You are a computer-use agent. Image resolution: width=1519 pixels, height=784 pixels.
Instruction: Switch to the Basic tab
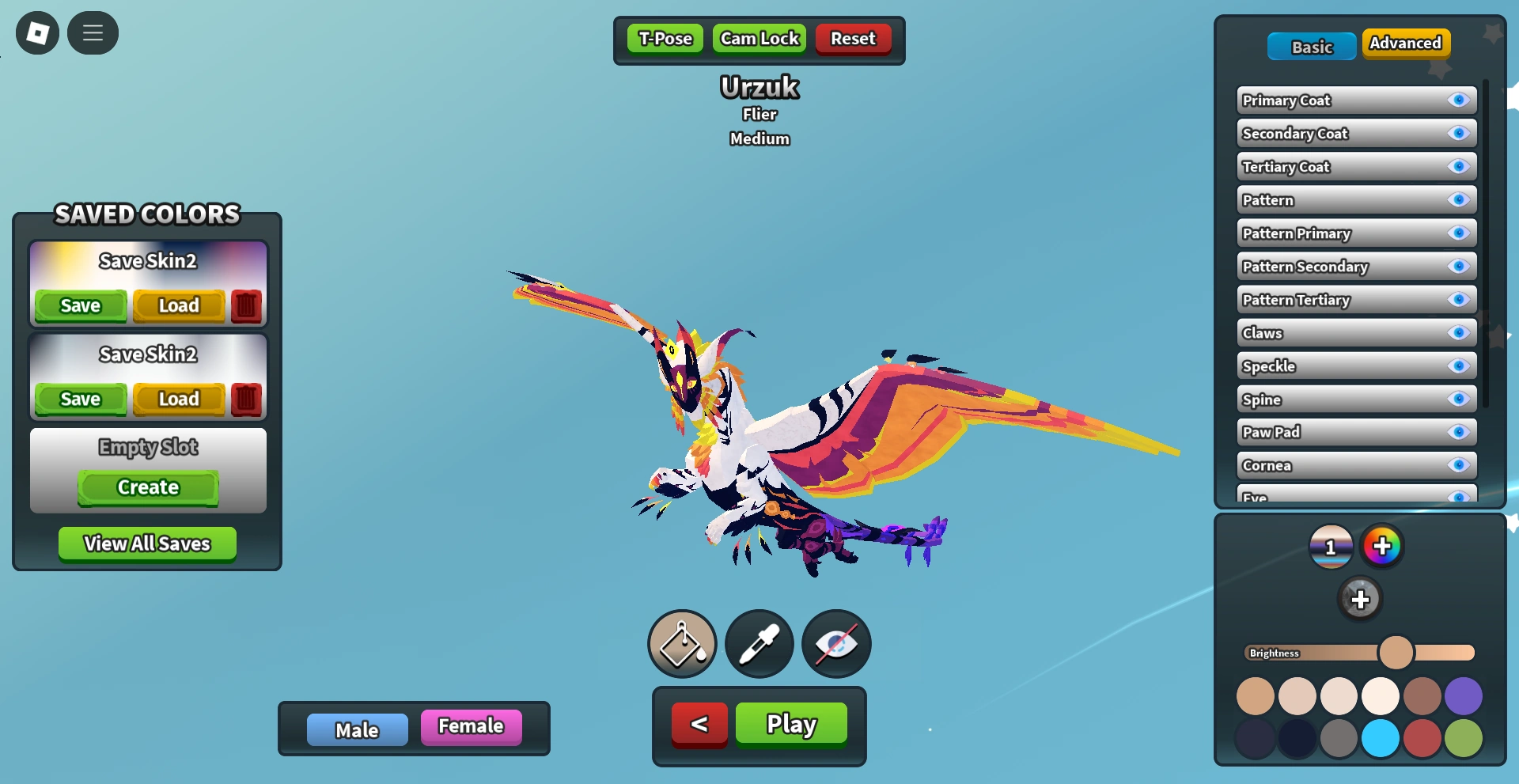tap(1311, 46)
